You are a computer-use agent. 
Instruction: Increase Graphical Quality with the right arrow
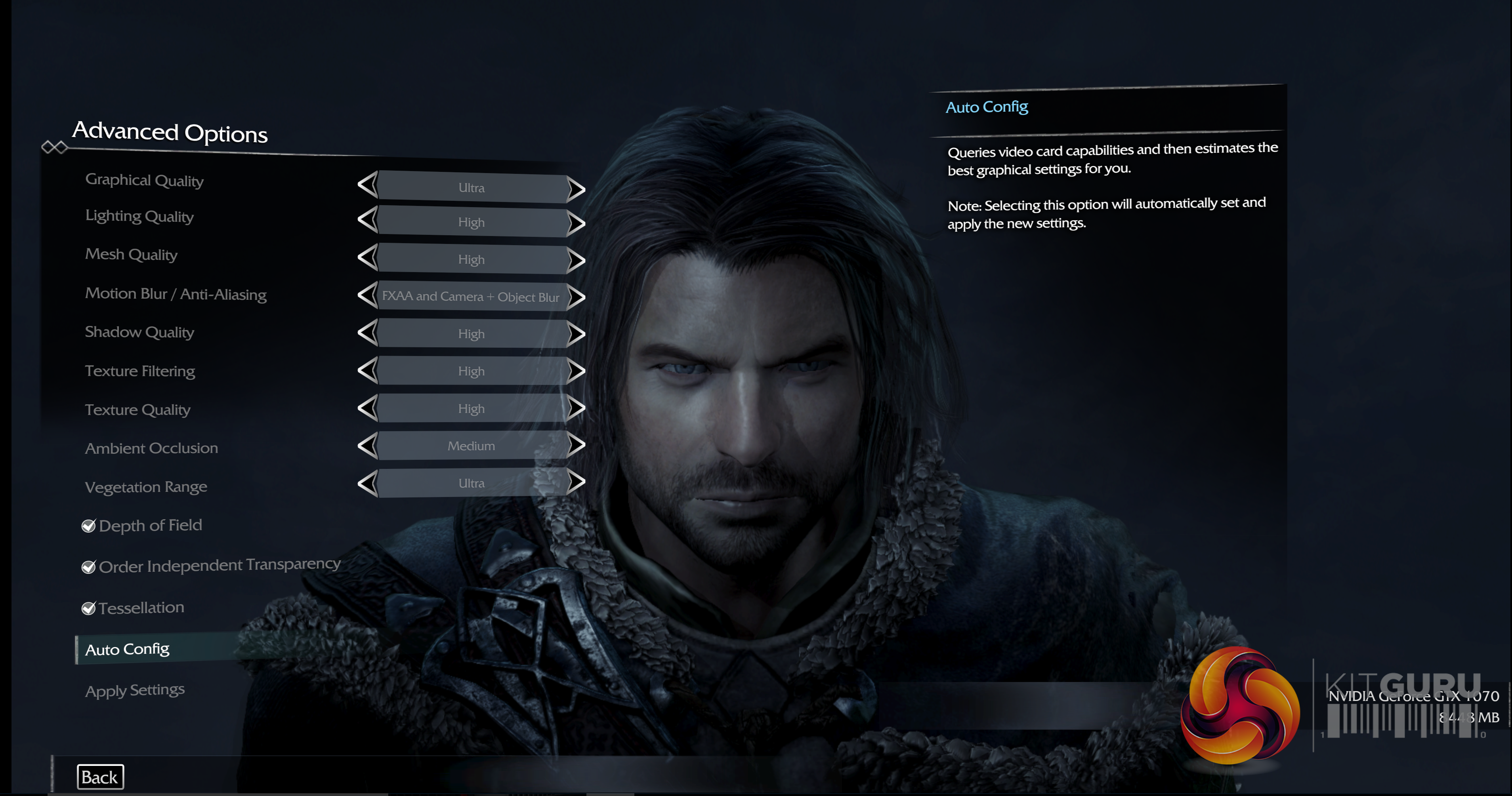tap(577, 189)
